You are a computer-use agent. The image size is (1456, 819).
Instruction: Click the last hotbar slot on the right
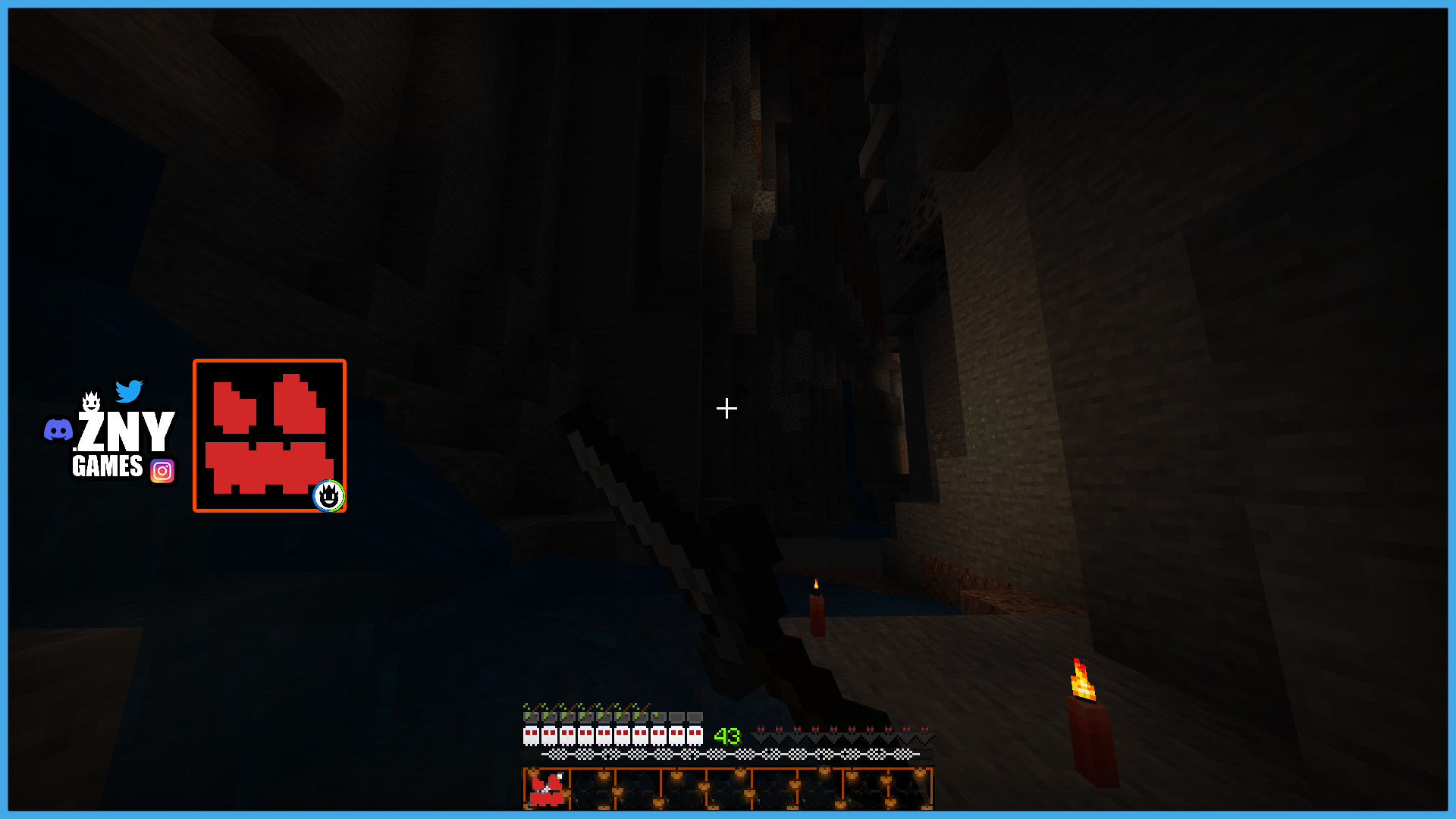(x=910, y=789)
